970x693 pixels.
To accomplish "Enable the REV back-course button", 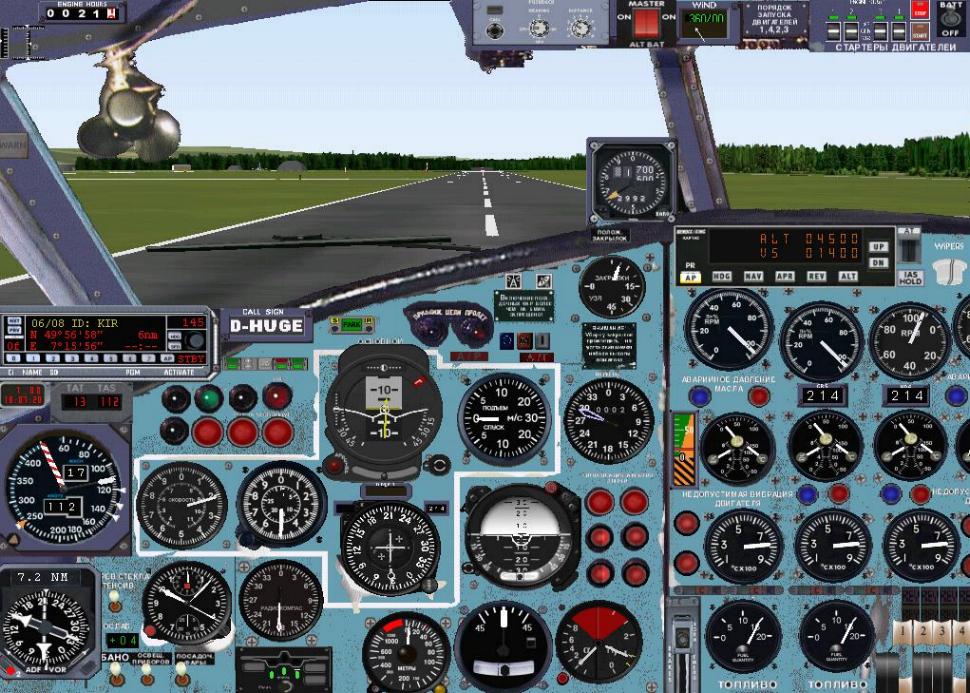I will click(x=817, y=277).
